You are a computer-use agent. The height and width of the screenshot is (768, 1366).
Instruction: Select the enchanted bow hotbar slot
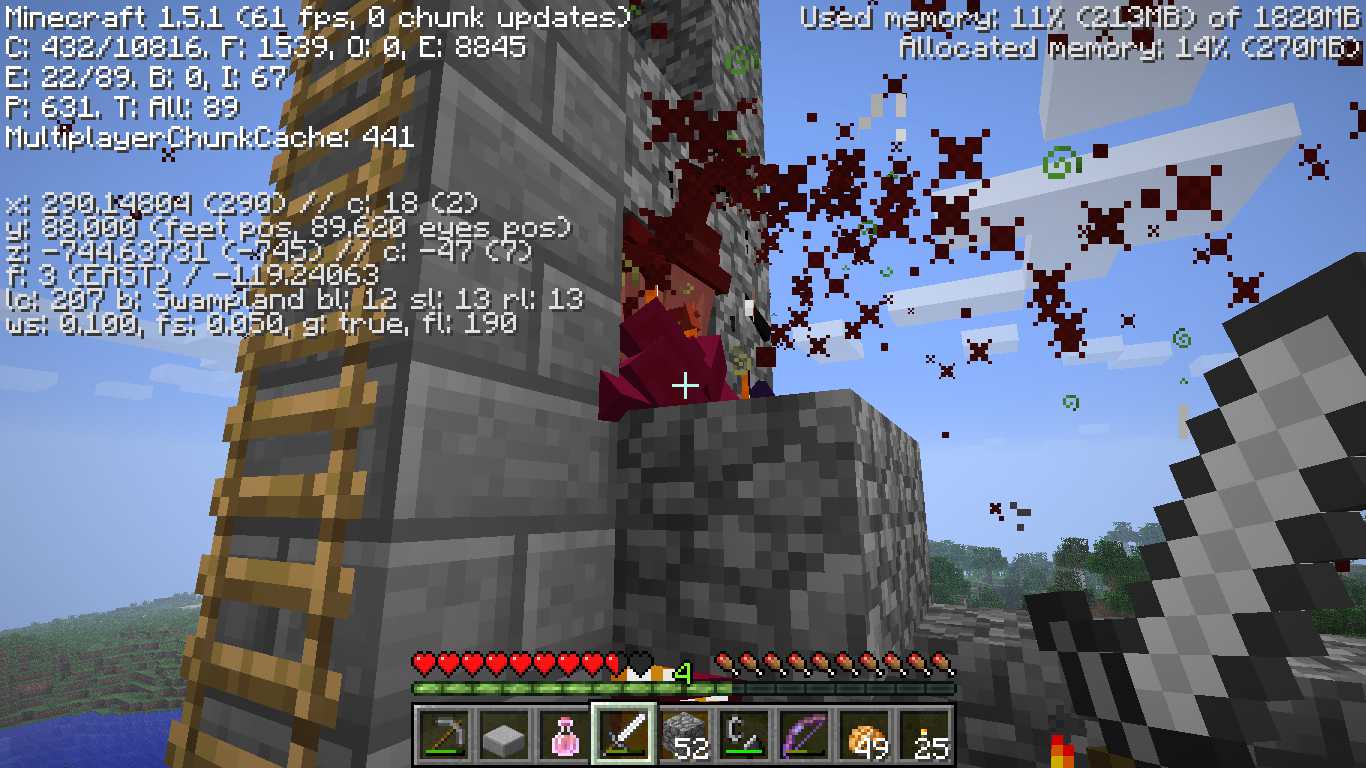click(x=805, y=737)
